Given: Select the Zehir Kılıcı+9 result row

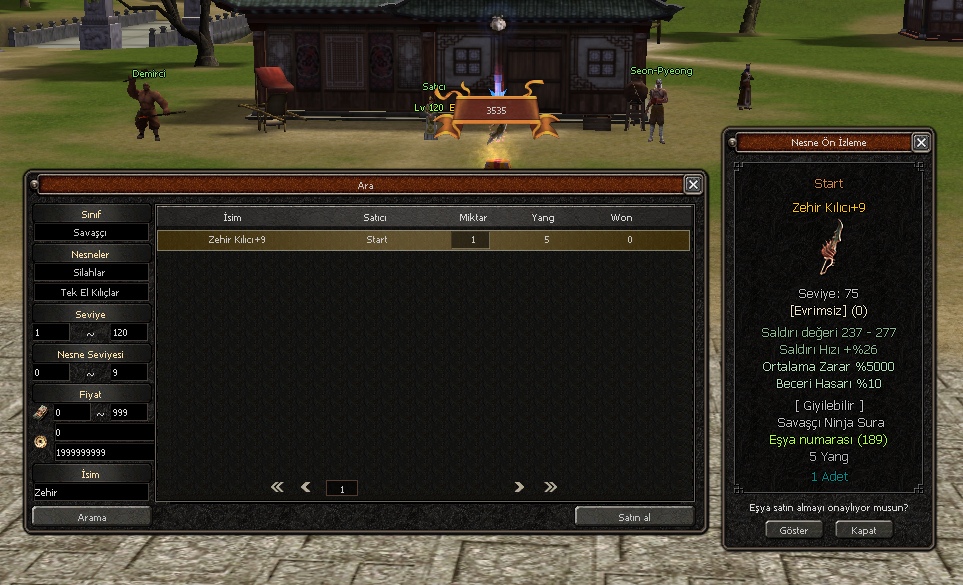Looking at the screenshot, I should coord(423,240).
